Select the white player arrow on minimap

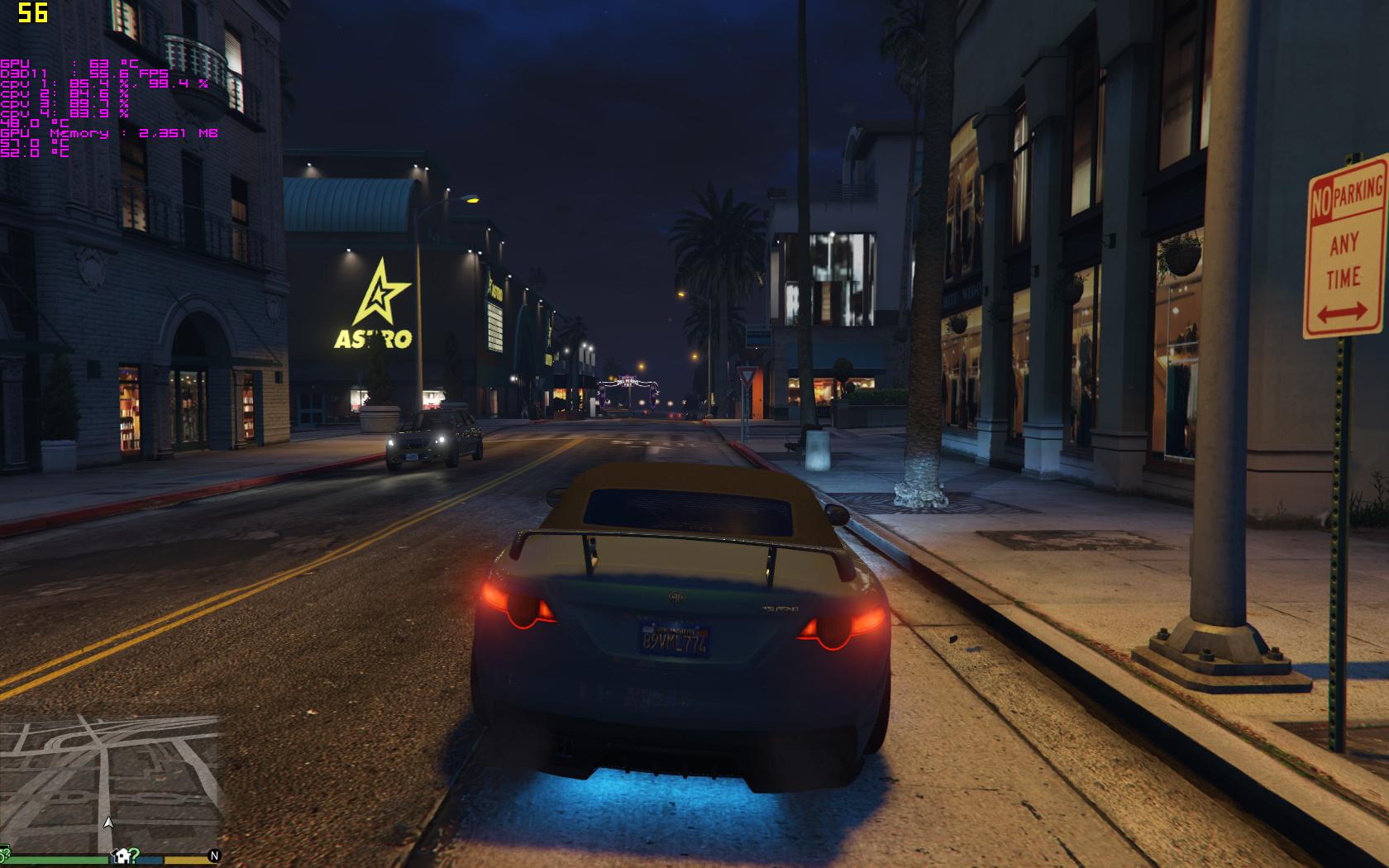tap(107, 823)
